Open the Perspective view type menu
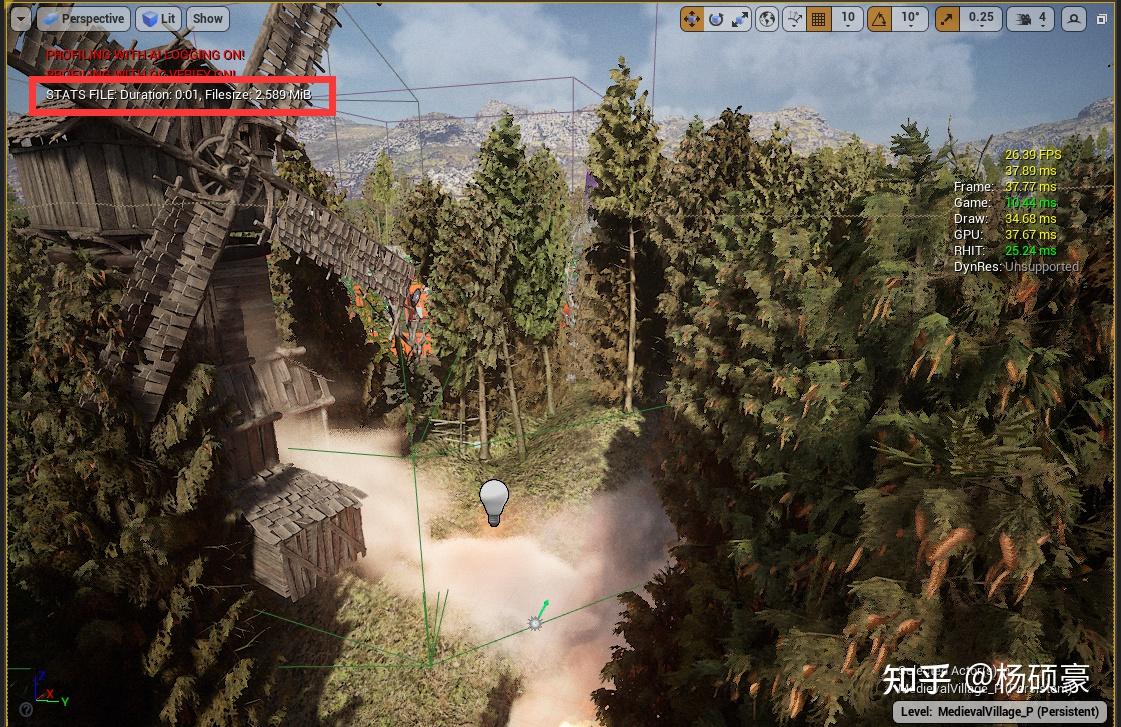1121x727 pixels. point(83,18)
